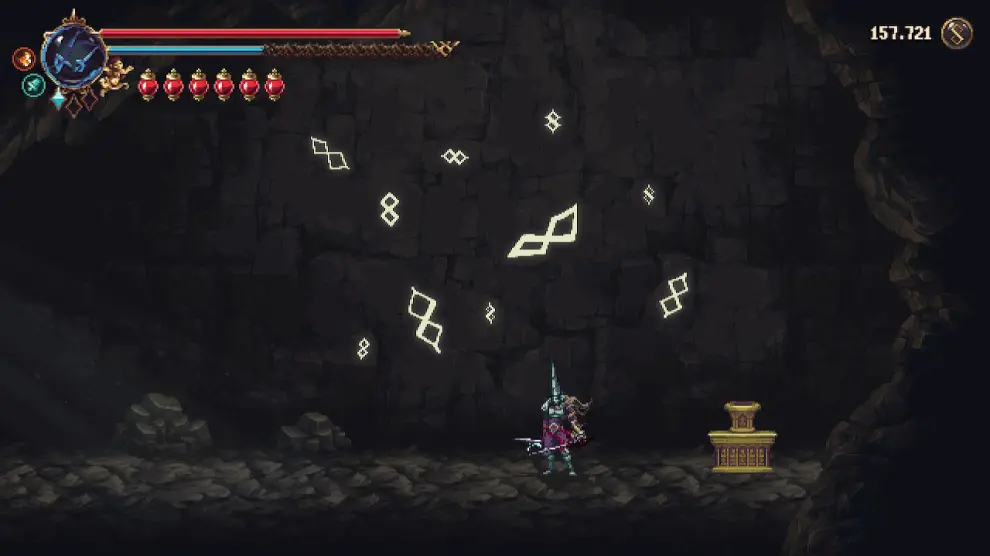Click the Tears of Atonement currency icon
This screenshot has width=990, height=556.
[957, 33]
